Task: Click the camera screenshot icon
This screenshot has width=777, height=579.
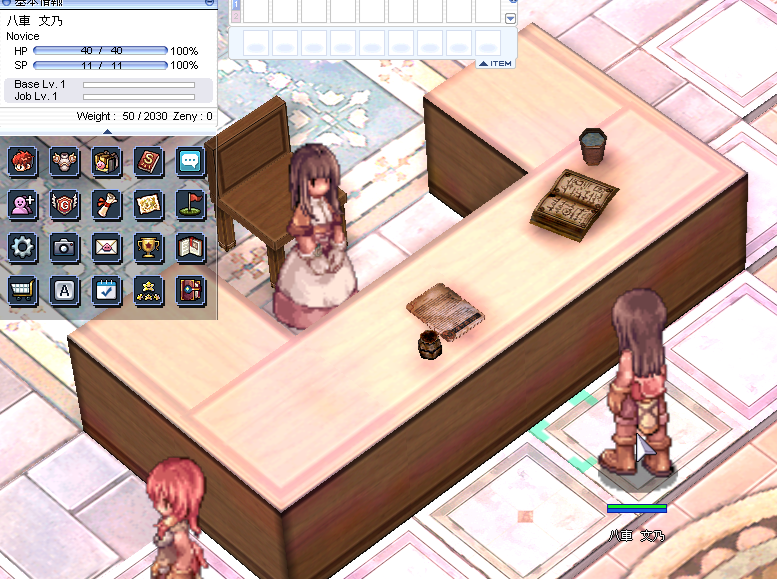Action: coord(64,247)
